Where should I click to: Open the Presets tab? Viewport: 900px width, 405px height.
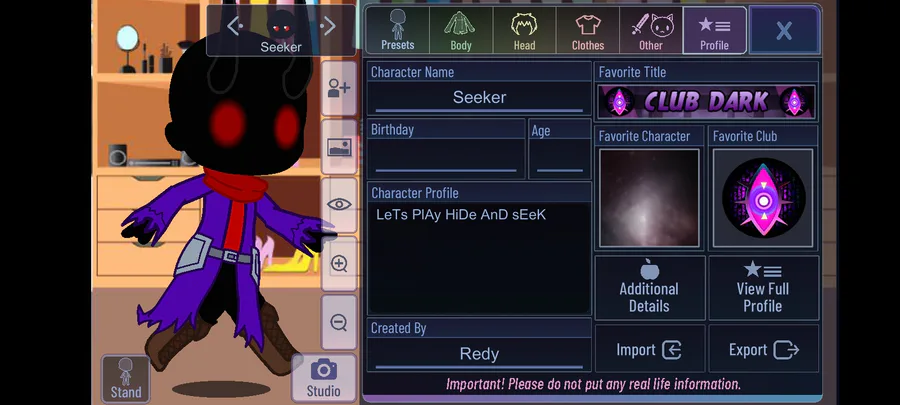[397, 30]
